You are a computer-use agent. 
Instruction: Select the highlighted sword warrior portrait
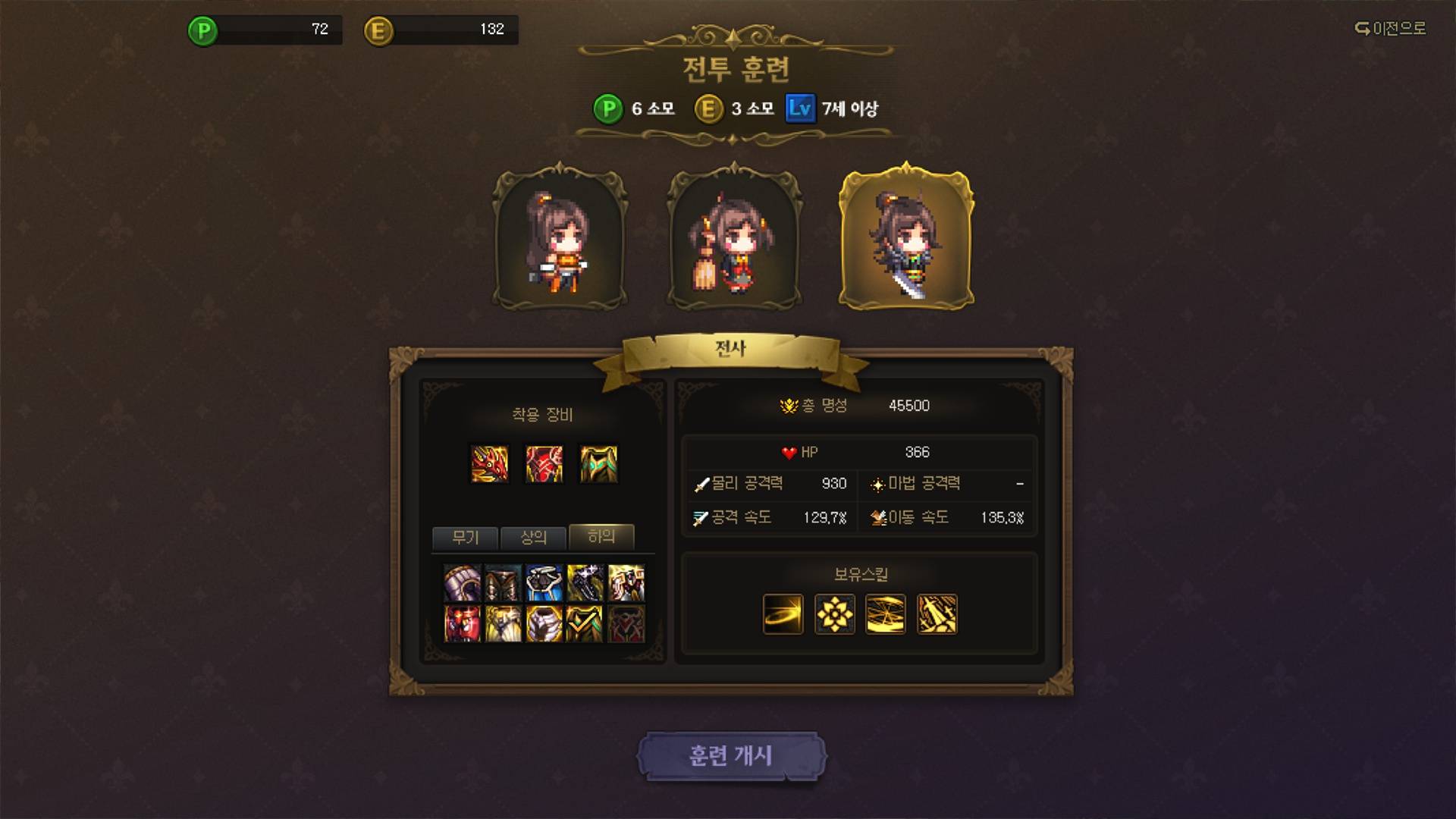(x=906, y=240)
